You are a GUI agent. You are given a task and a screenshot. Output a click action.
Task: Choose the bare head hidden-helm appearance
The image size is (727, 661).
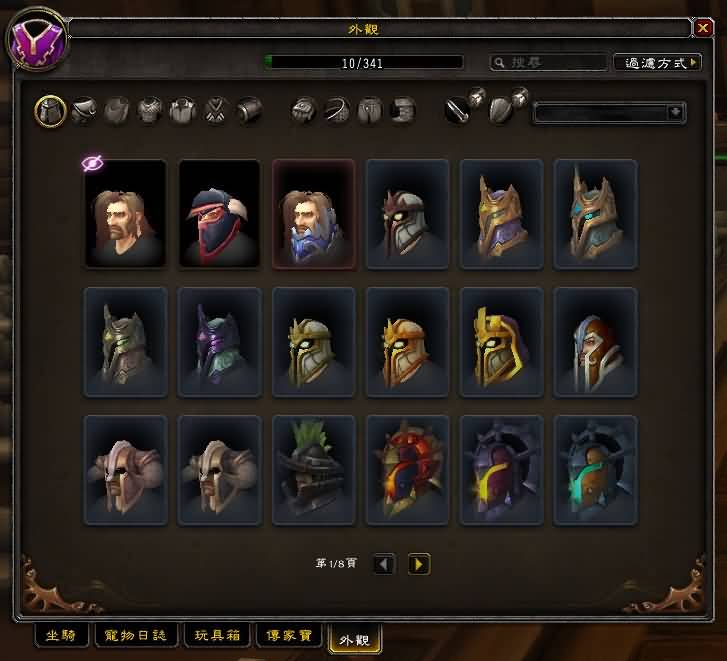125,213
